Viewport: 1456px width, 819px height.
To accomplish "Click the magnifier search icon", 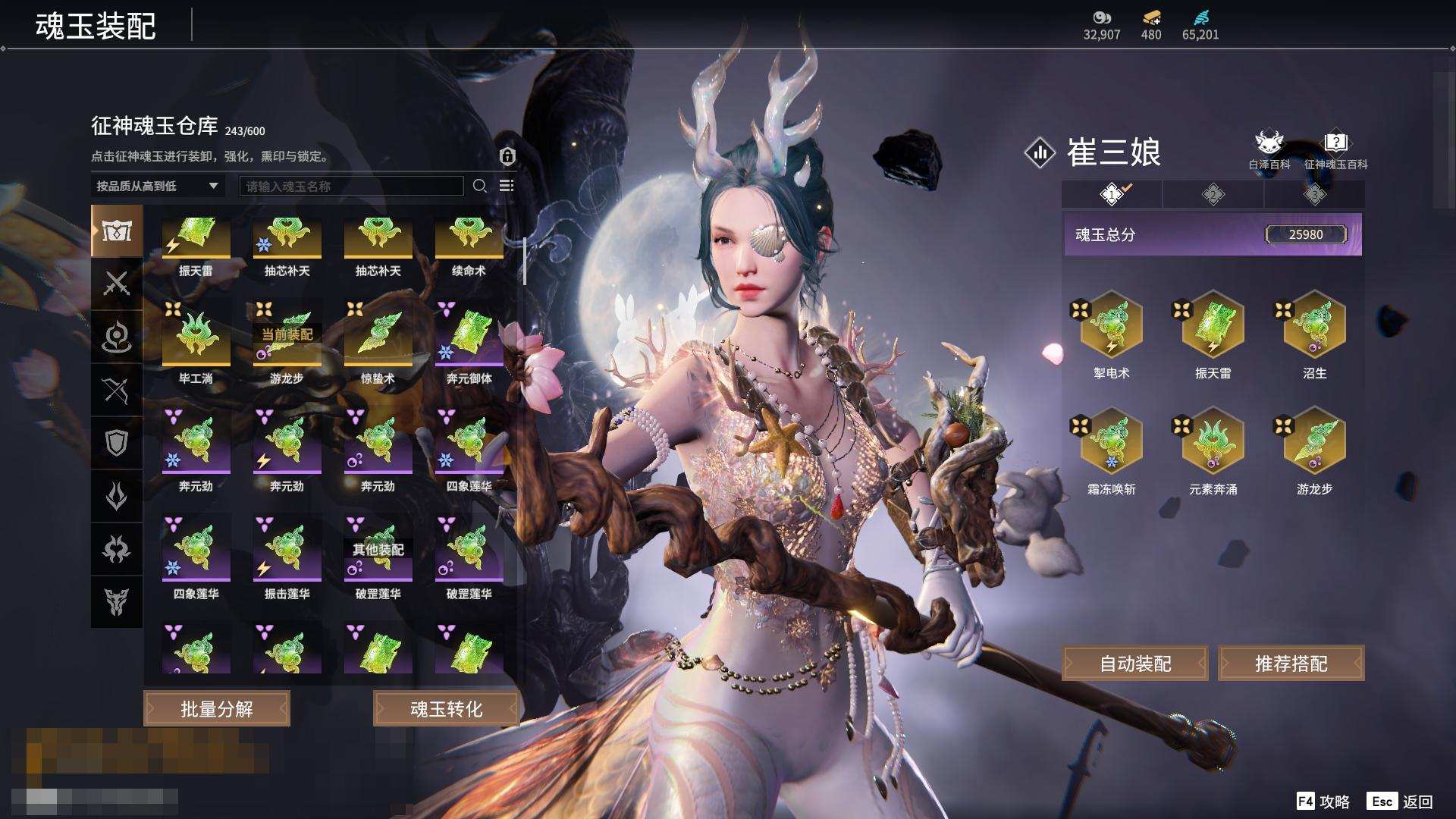I will 479,186.
